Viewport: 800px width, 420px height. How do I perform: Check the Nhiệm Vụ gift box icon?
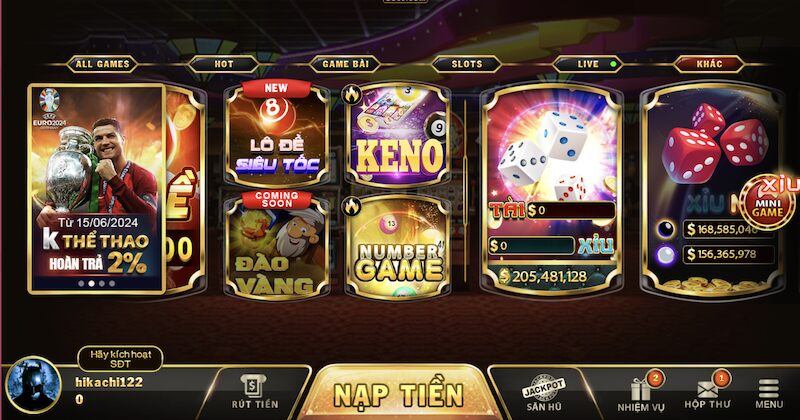[639, 393]
